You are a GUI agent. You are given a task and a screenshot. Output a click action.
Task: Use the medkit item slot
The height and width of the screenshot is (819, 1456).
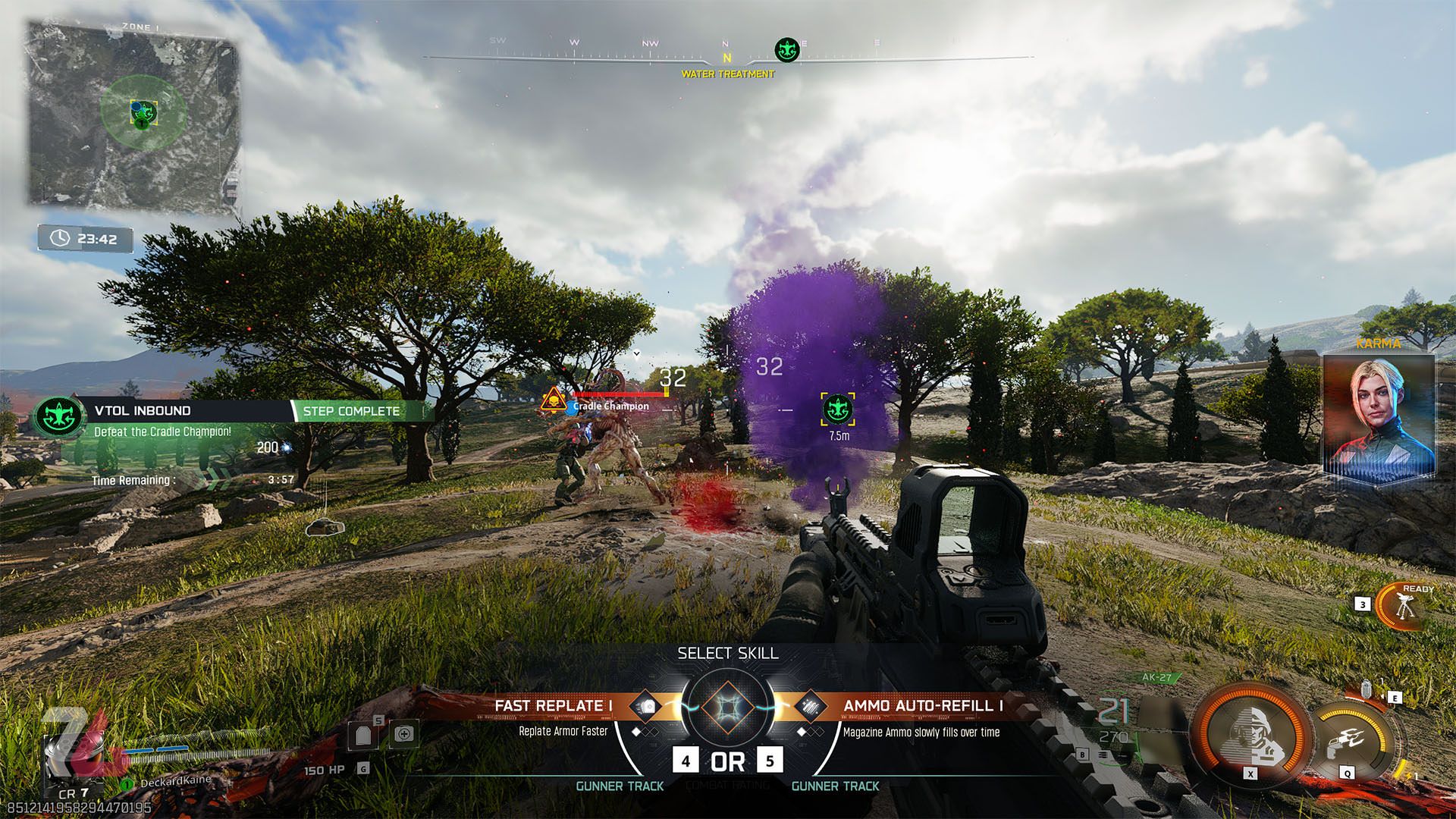pos(403,733)
